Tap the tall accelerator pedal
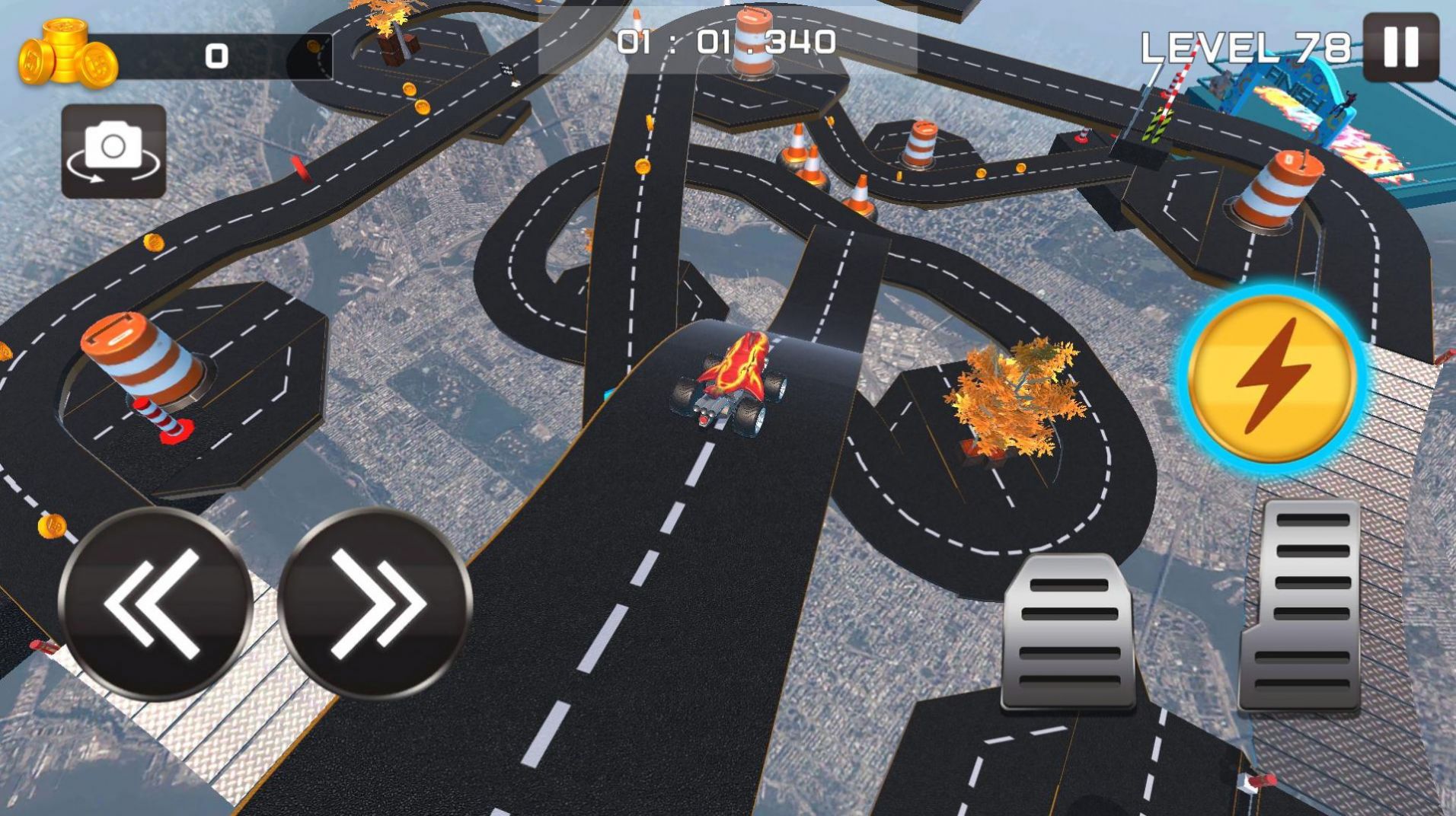 click(x=1302, y=607)
